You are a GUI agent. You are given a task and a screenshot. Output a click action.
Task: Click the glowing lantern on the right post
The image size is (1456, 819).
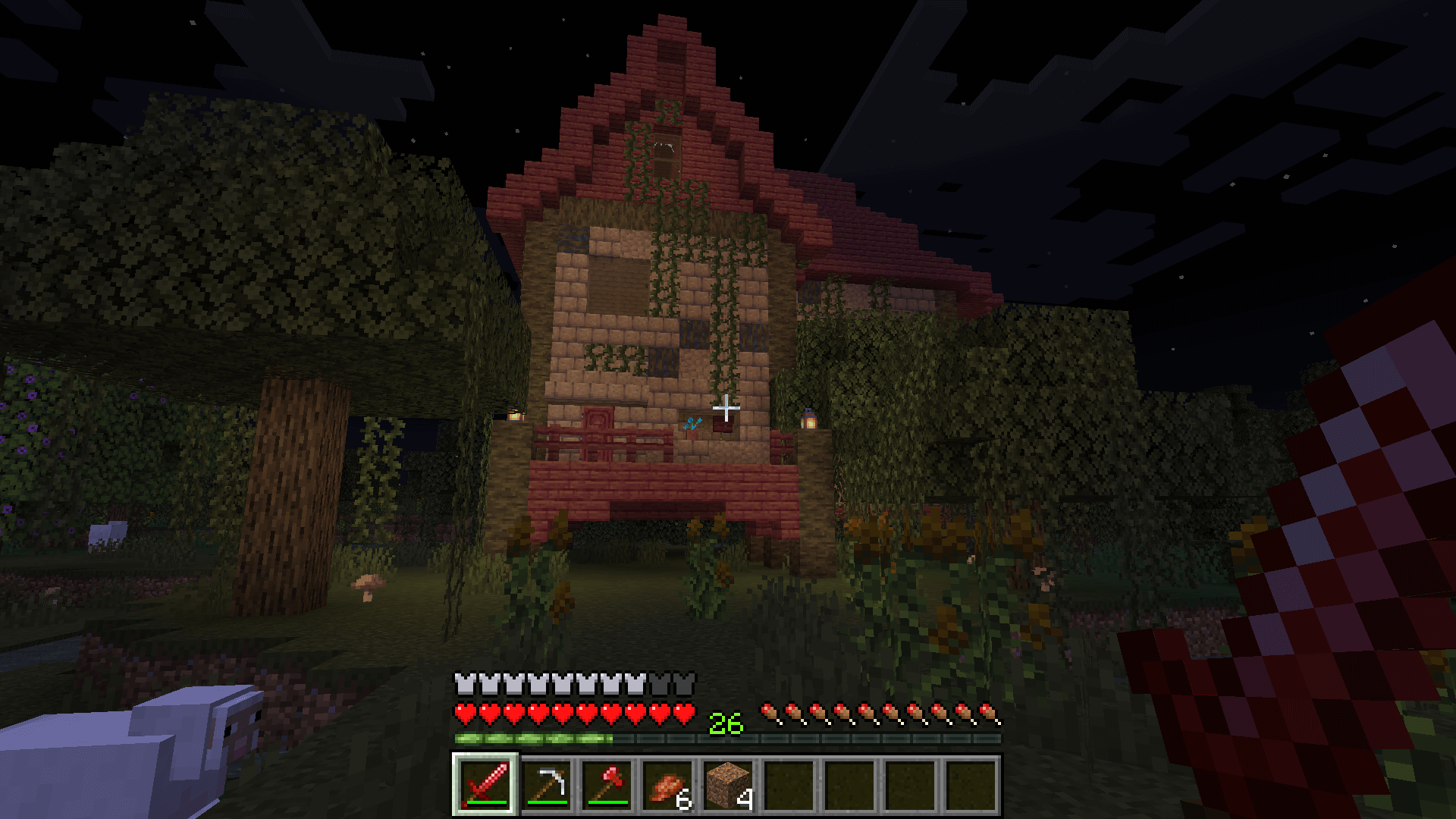click(x=809, y=422)
